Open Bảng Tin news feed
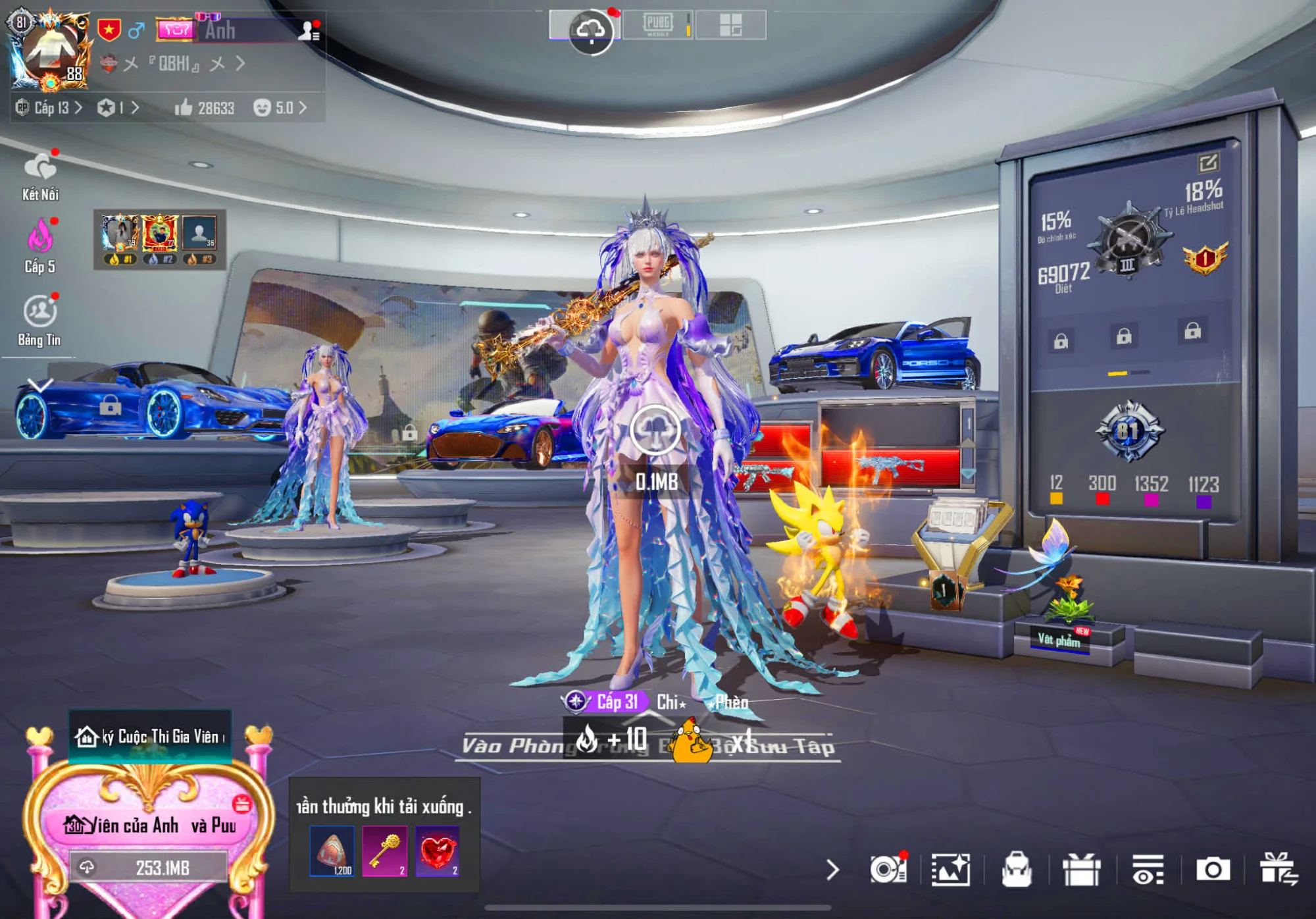Viewport: 1316px width, 919px height. point(40,321)
